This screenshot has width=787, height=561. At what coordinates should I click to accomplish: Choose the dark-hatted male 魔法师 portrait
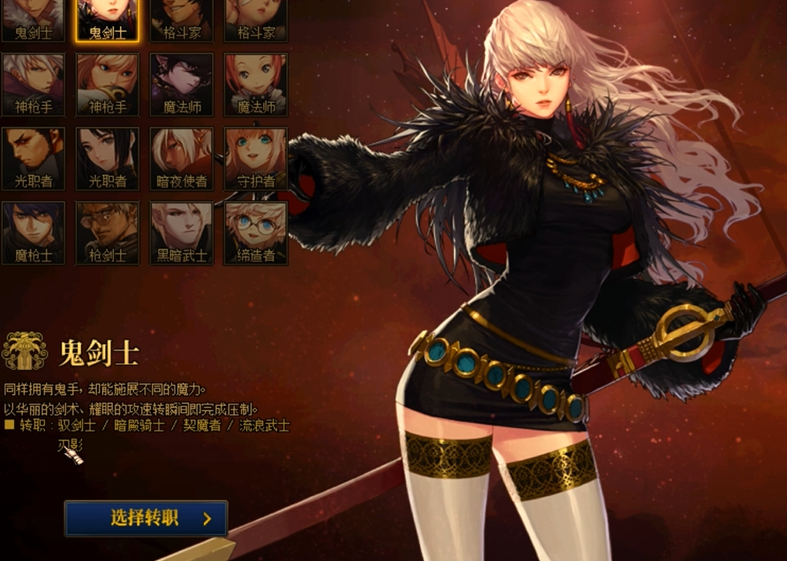click(x=181, y=84)
